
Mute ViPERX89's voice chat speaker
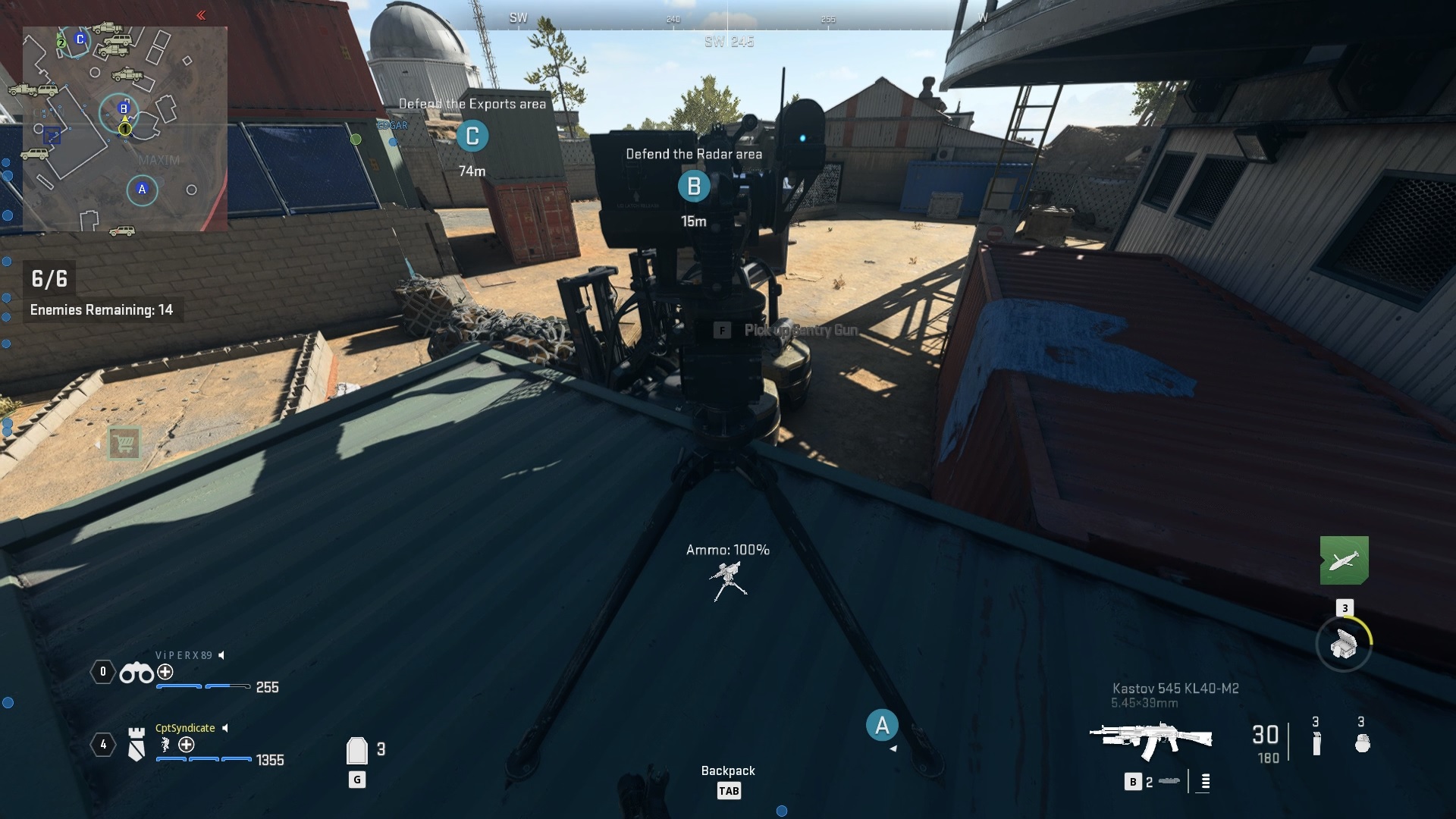point(221,655)
